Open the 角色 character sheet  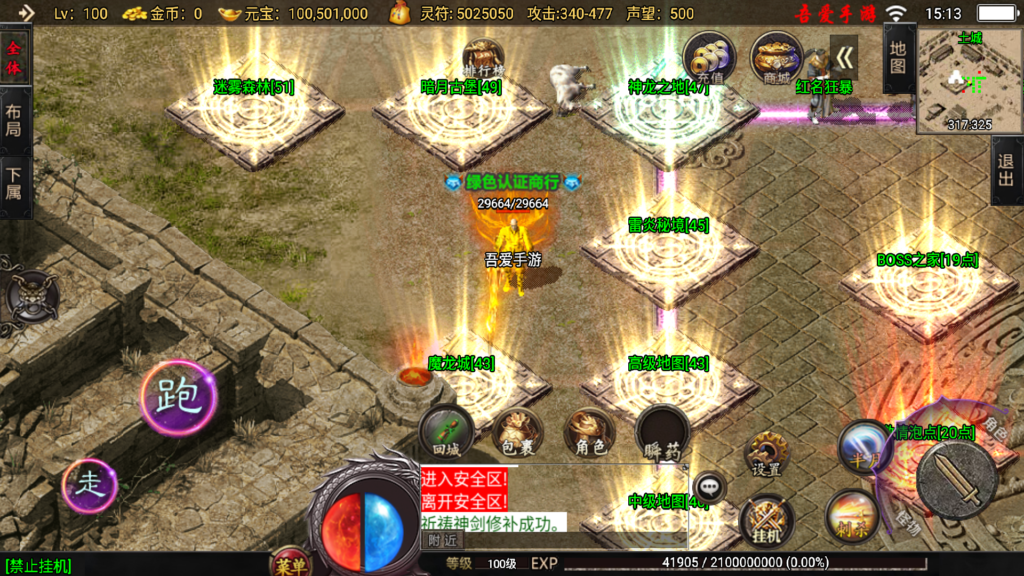coord(590,434)
